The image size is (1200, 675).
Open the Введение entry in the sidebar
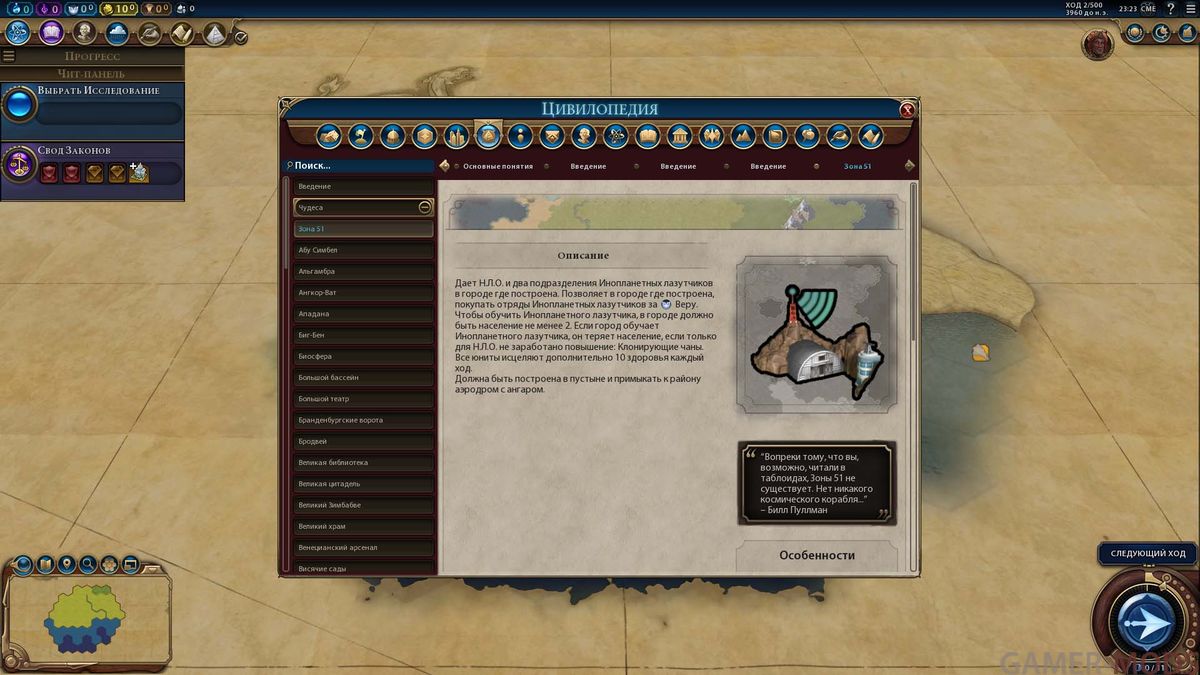(x=364, y=187)
